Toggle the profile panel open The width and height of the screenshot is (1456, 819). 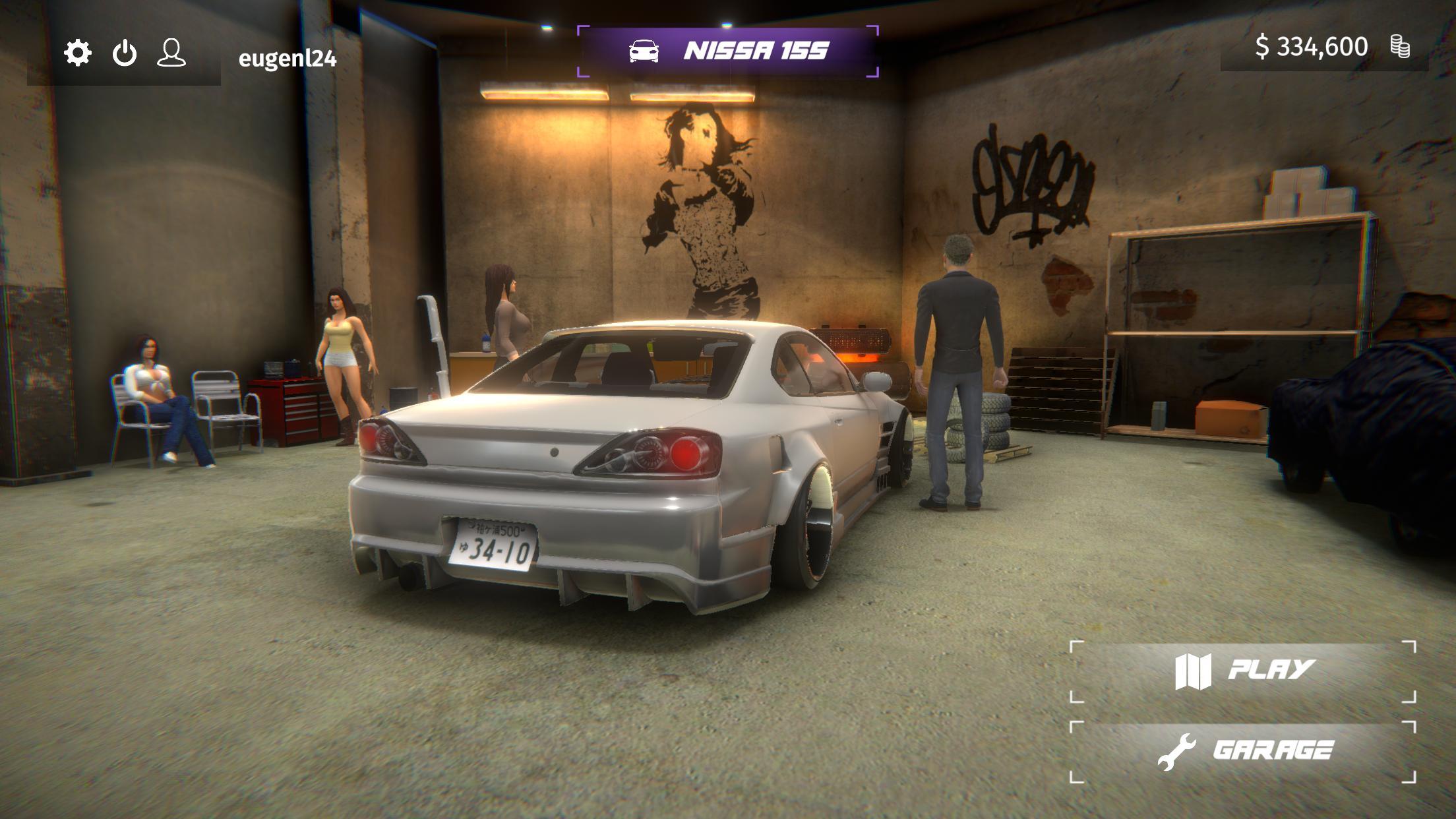tap(172, 51)
